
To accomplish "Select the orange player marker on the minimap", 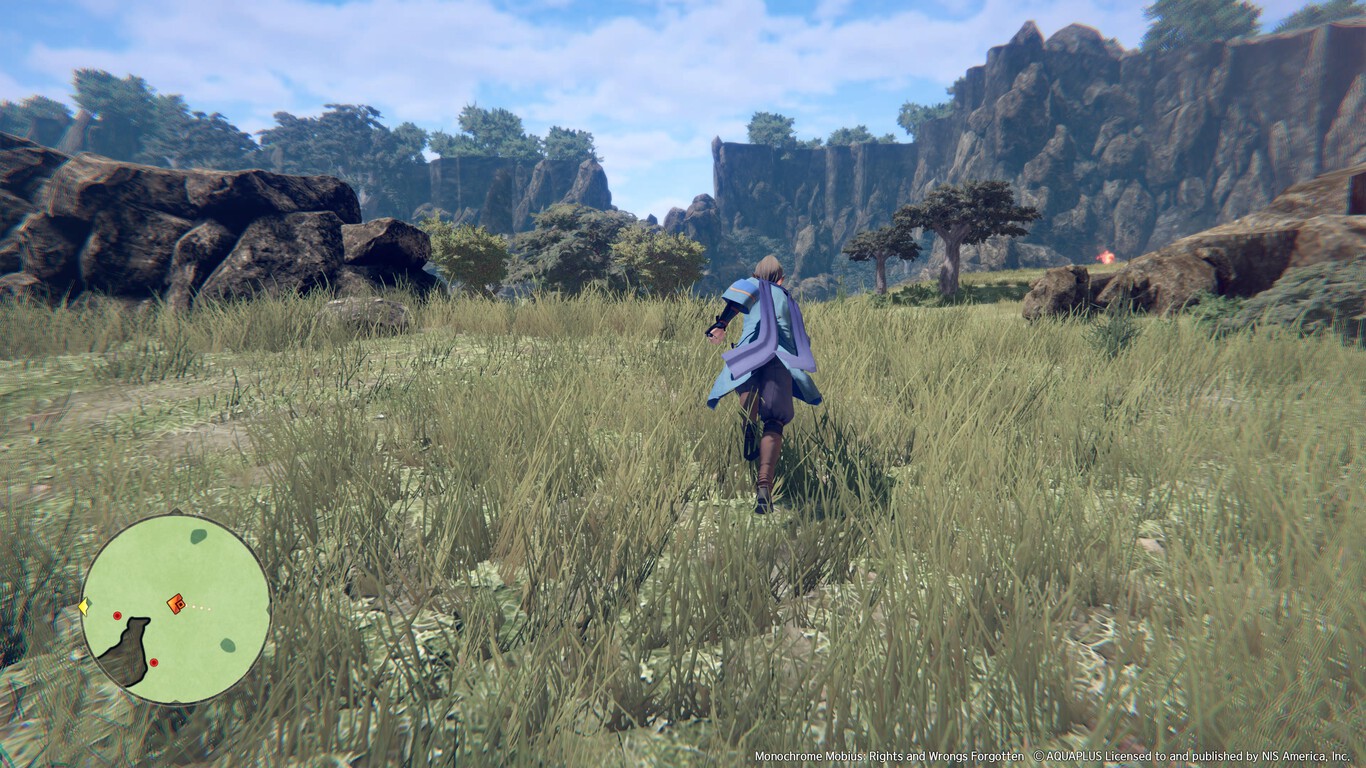I will point(176,605).
